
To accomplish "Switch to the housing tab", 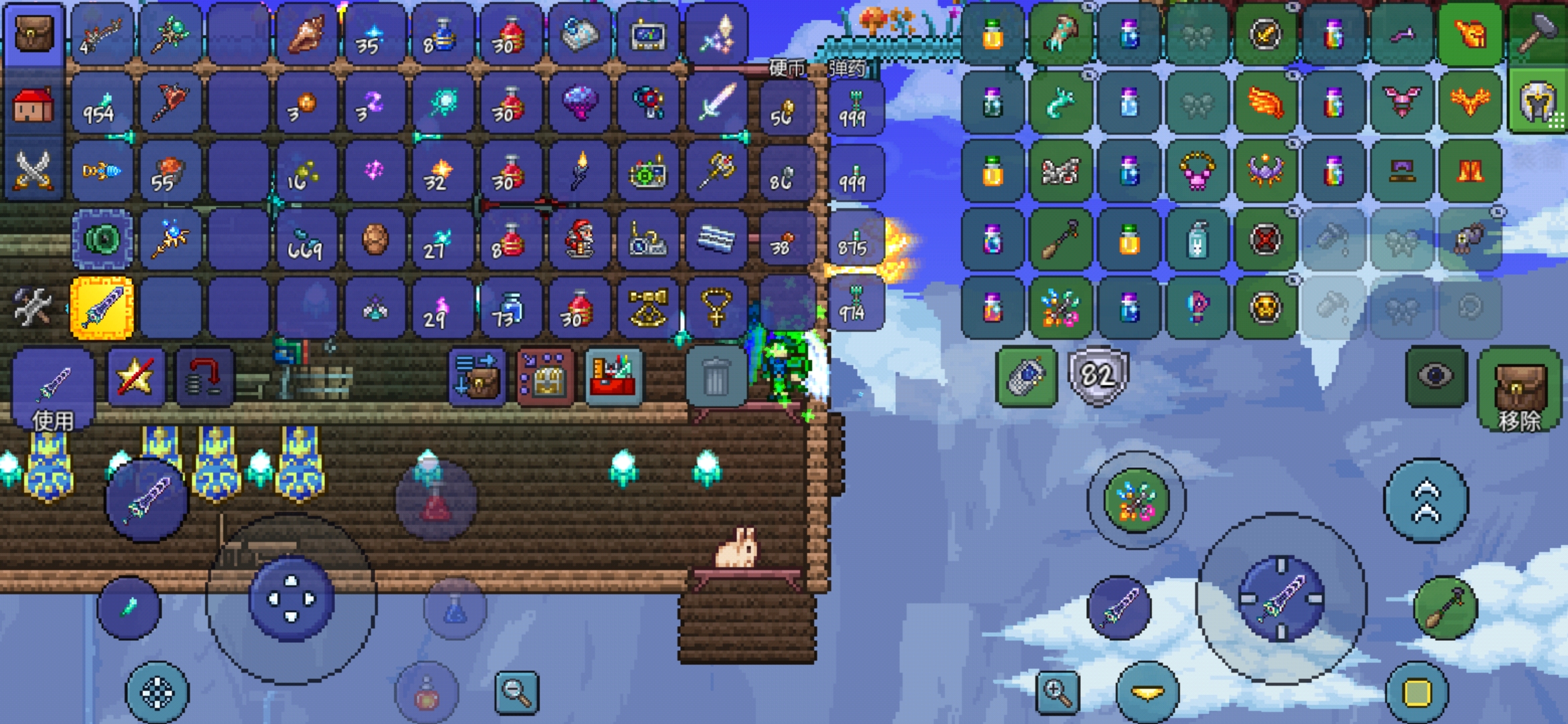I will [34, 105].
